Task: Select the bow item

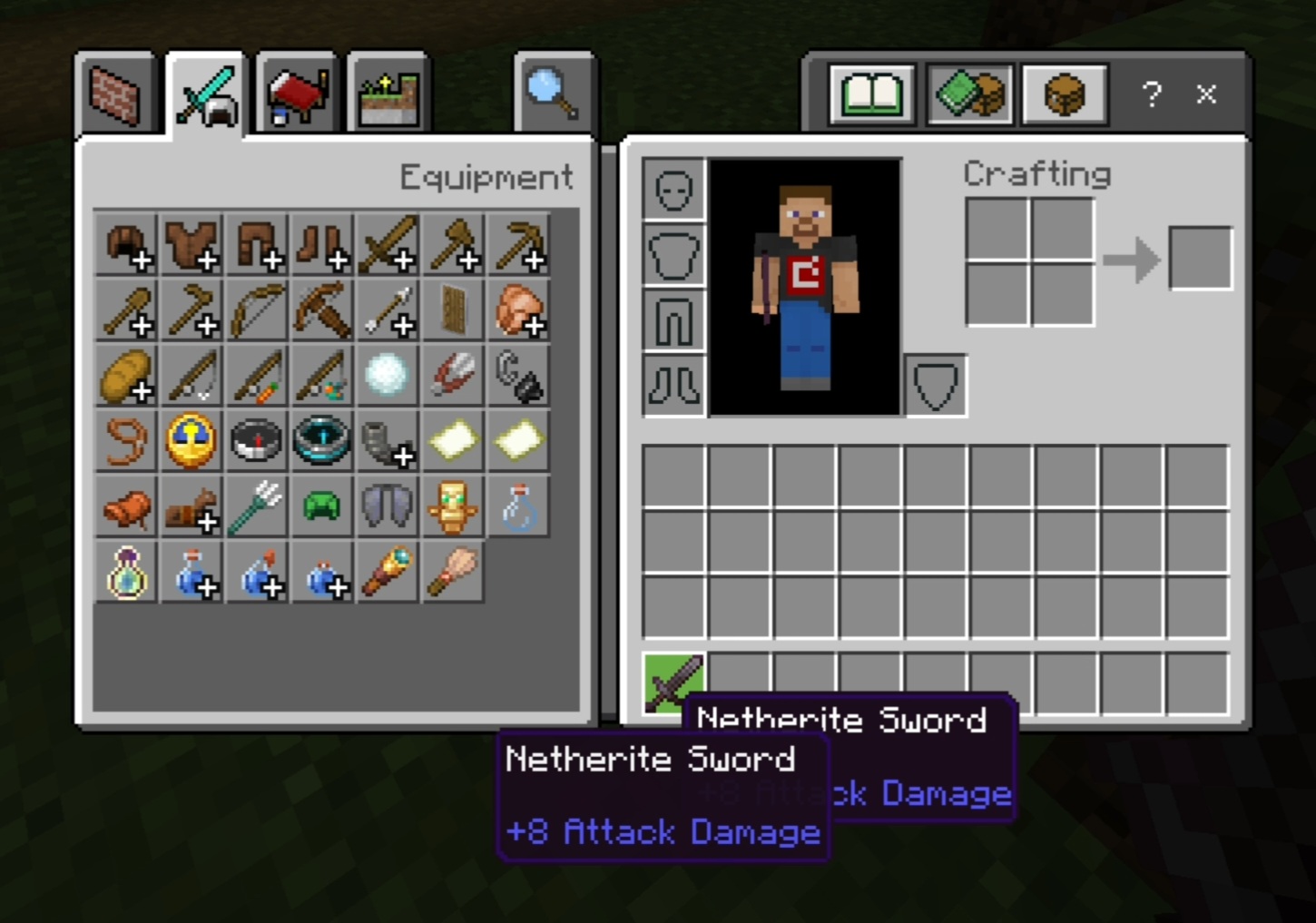Action: [x=257, y=310]
